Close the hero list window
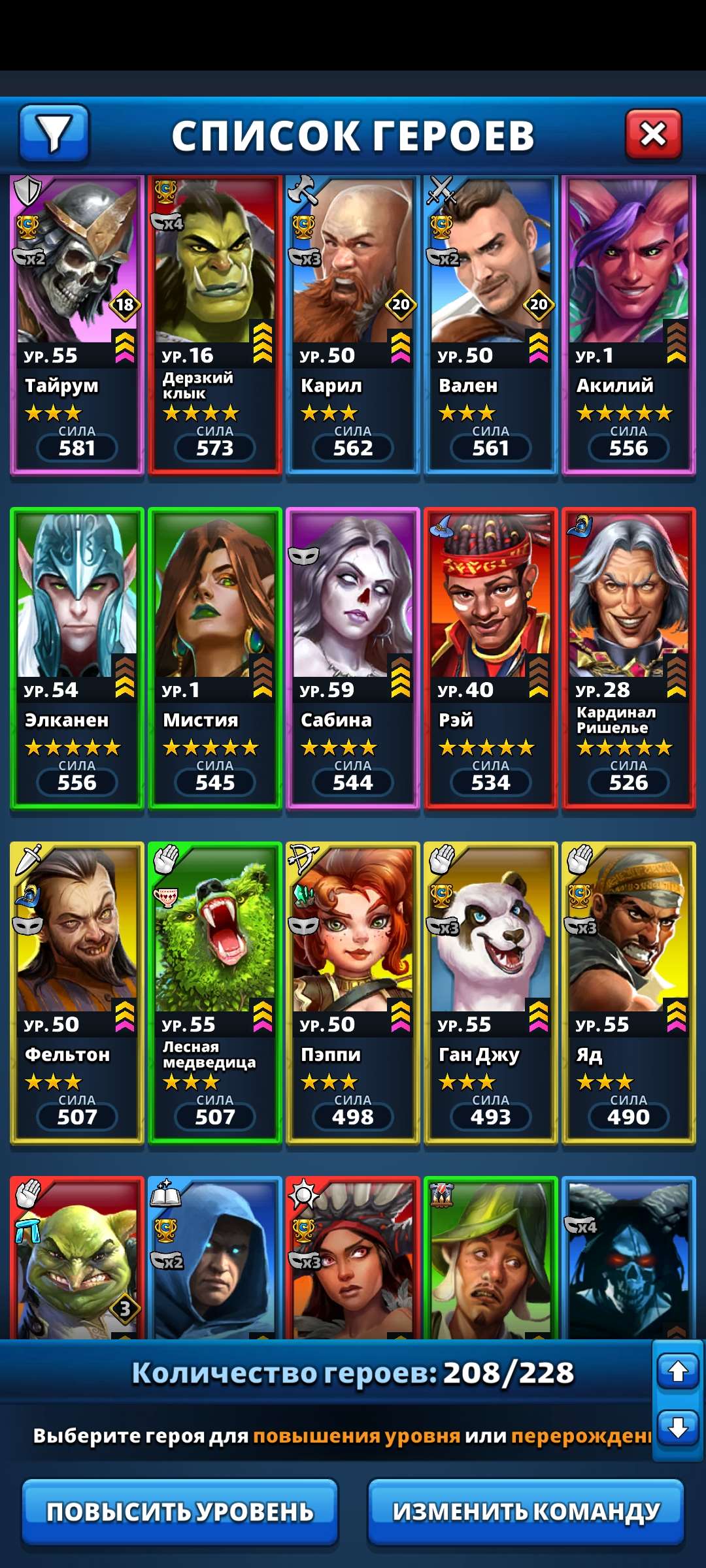 pyautogui.click(x=653, y=135)
